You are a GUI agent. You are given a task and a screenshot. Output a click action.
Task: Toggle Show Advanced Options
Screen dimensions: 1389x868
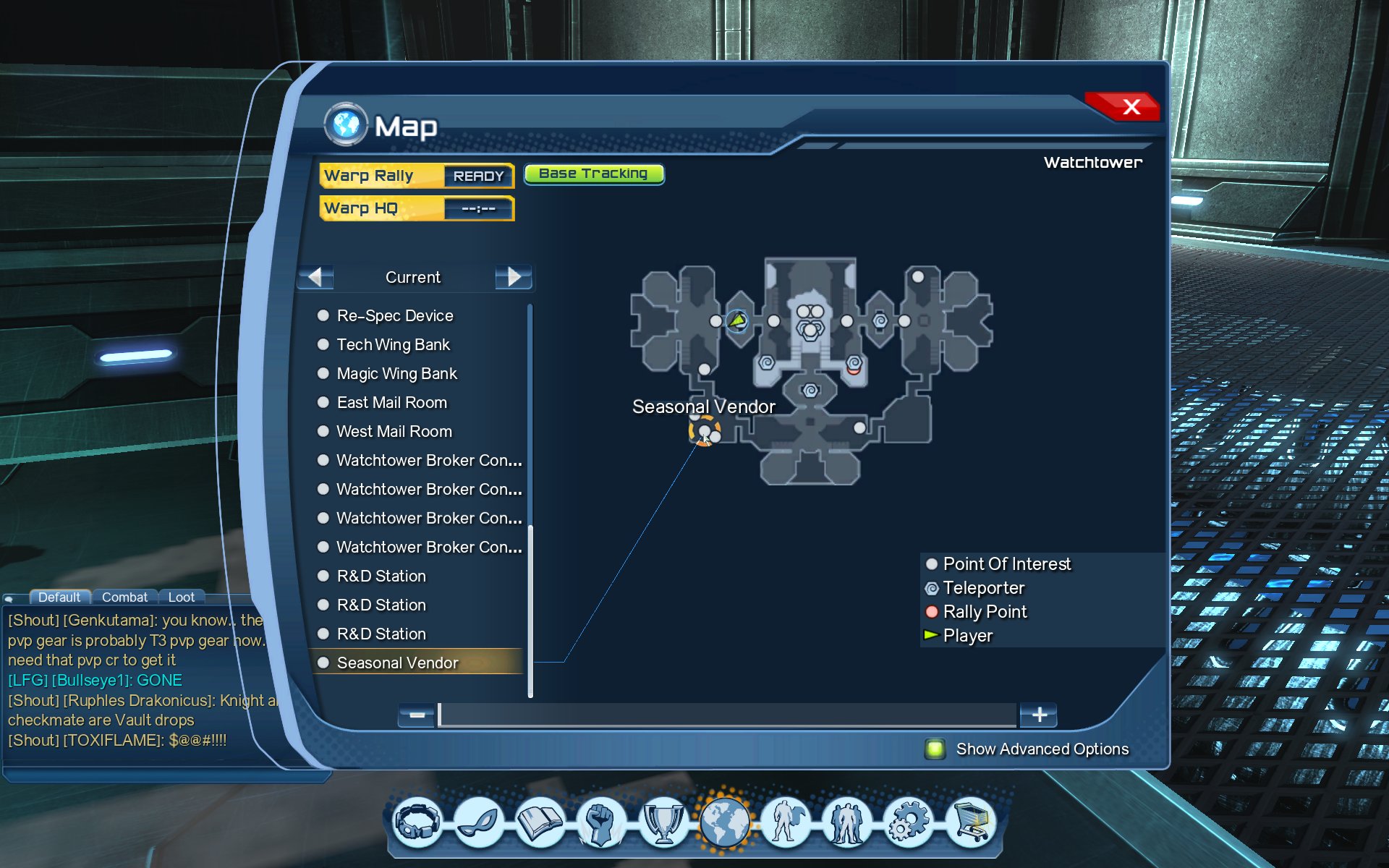click(x=935, y=749)
